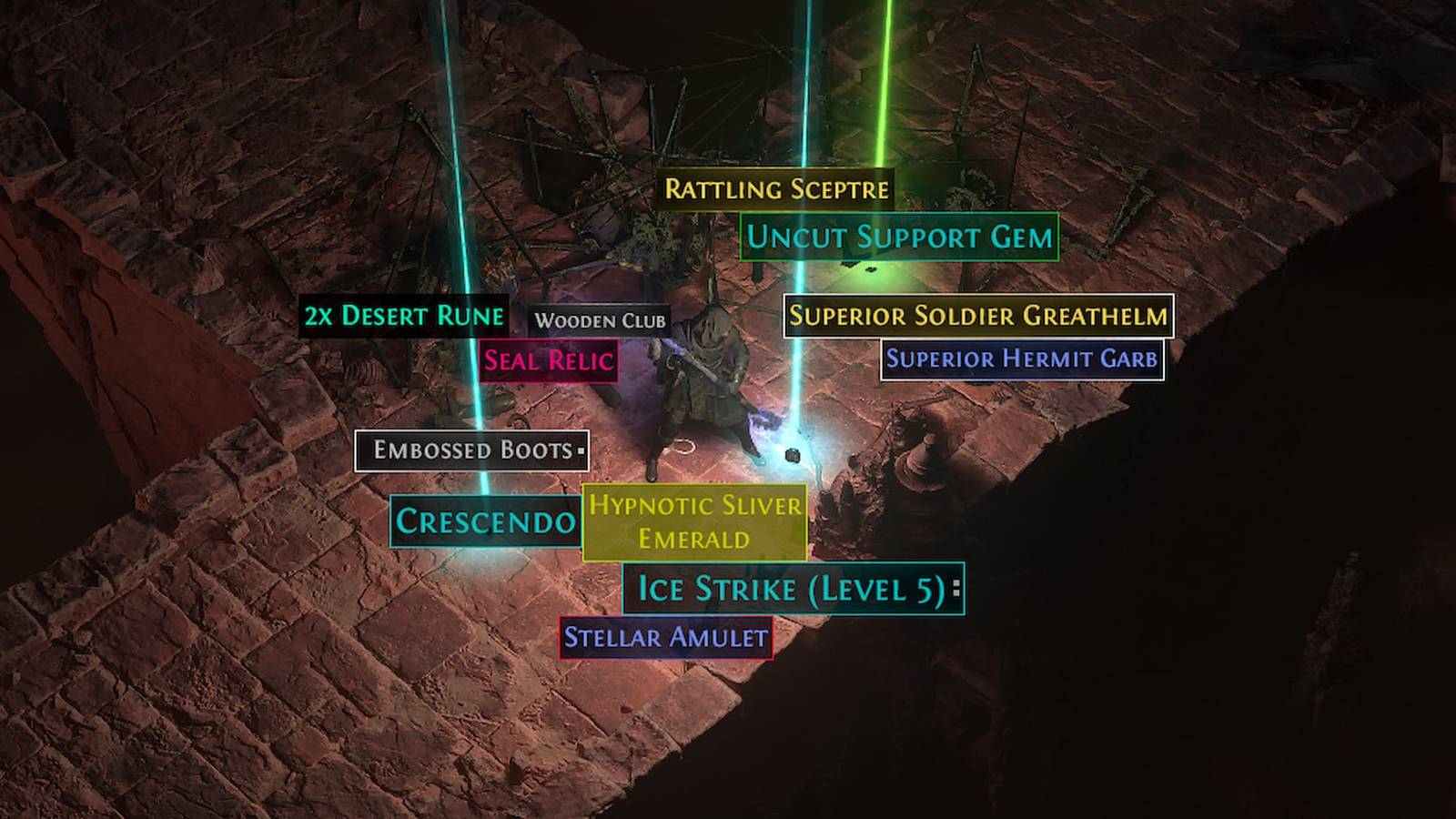Grab the Hypnotic Sliver Emerald jewel
The width and height of the screenshot is (1456, 819).
pos(695,521)
